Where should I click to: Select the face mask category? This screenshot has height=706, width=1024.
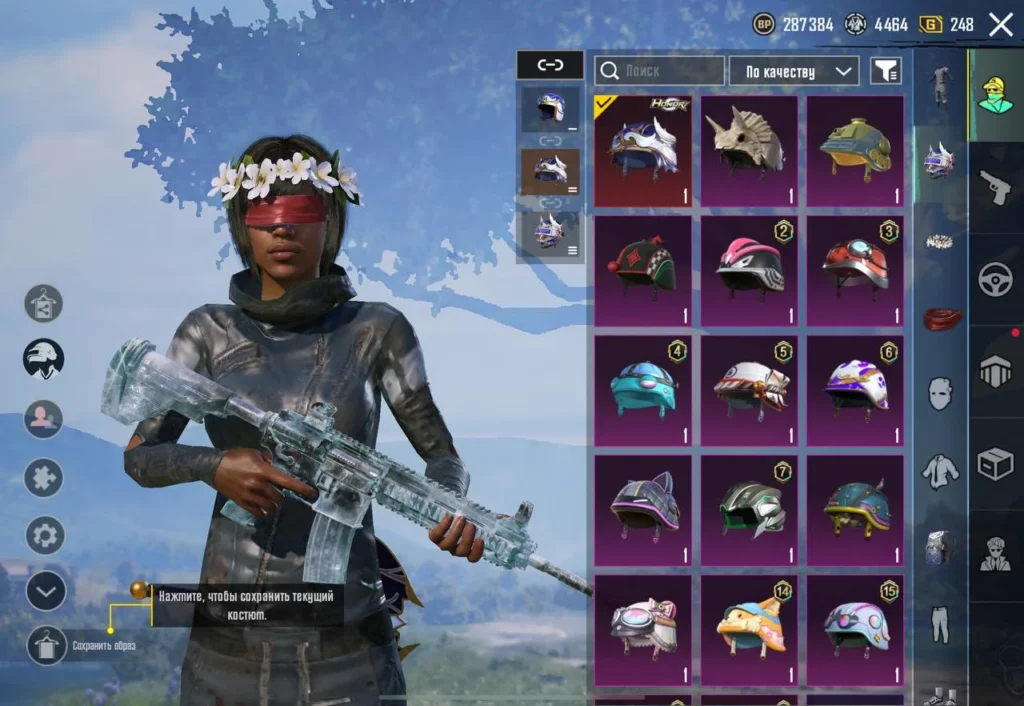[939, 393]
